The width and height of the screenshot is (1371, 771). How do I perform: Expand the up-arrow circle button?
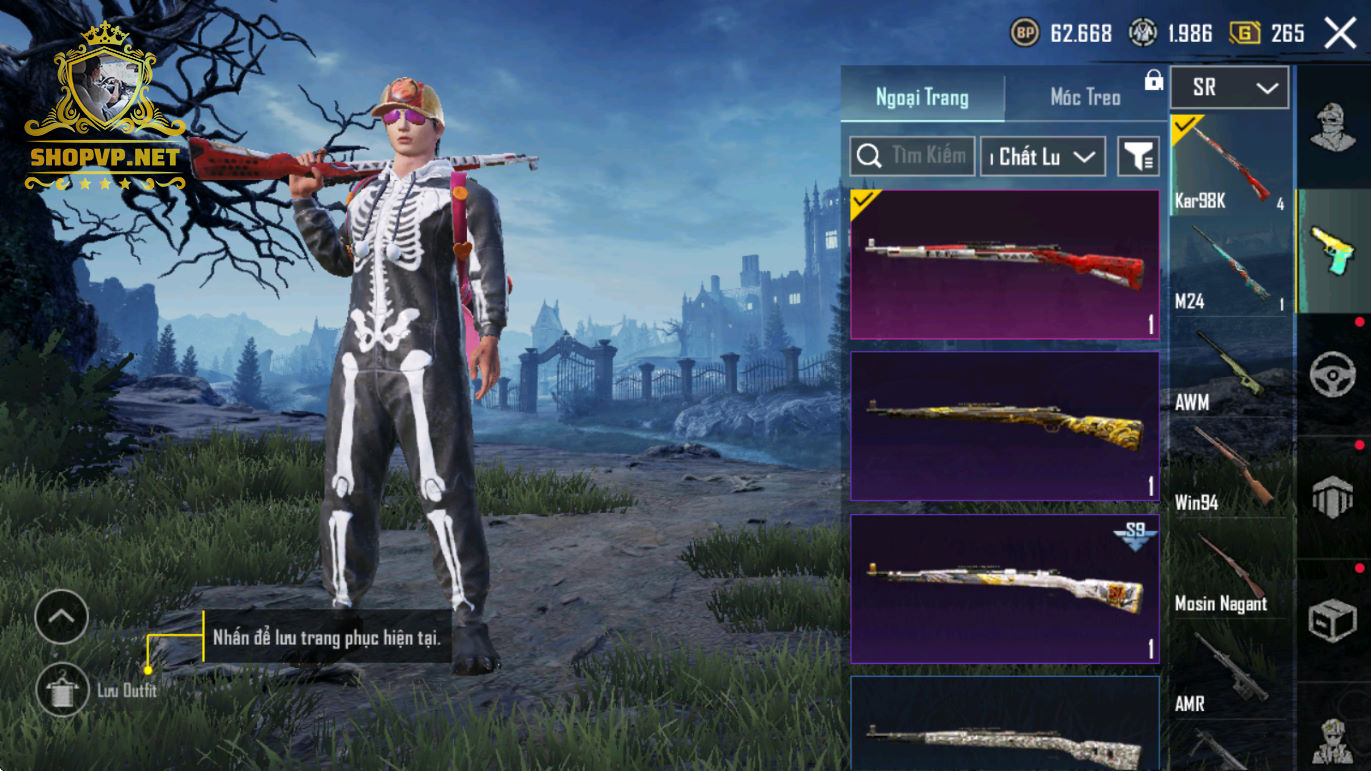pos(62,617)
